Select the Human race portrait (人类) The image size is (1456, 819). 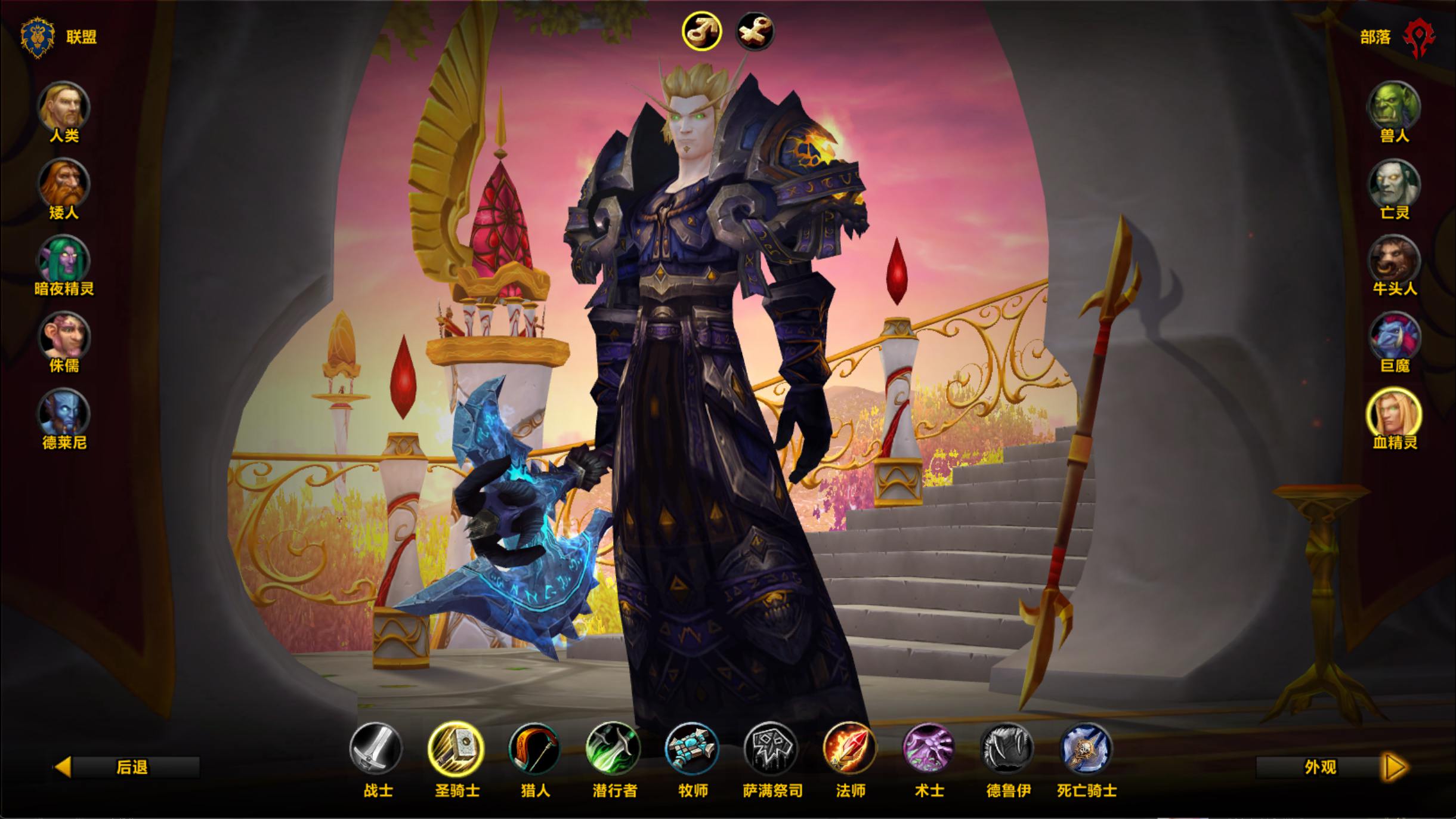(64, 107)
